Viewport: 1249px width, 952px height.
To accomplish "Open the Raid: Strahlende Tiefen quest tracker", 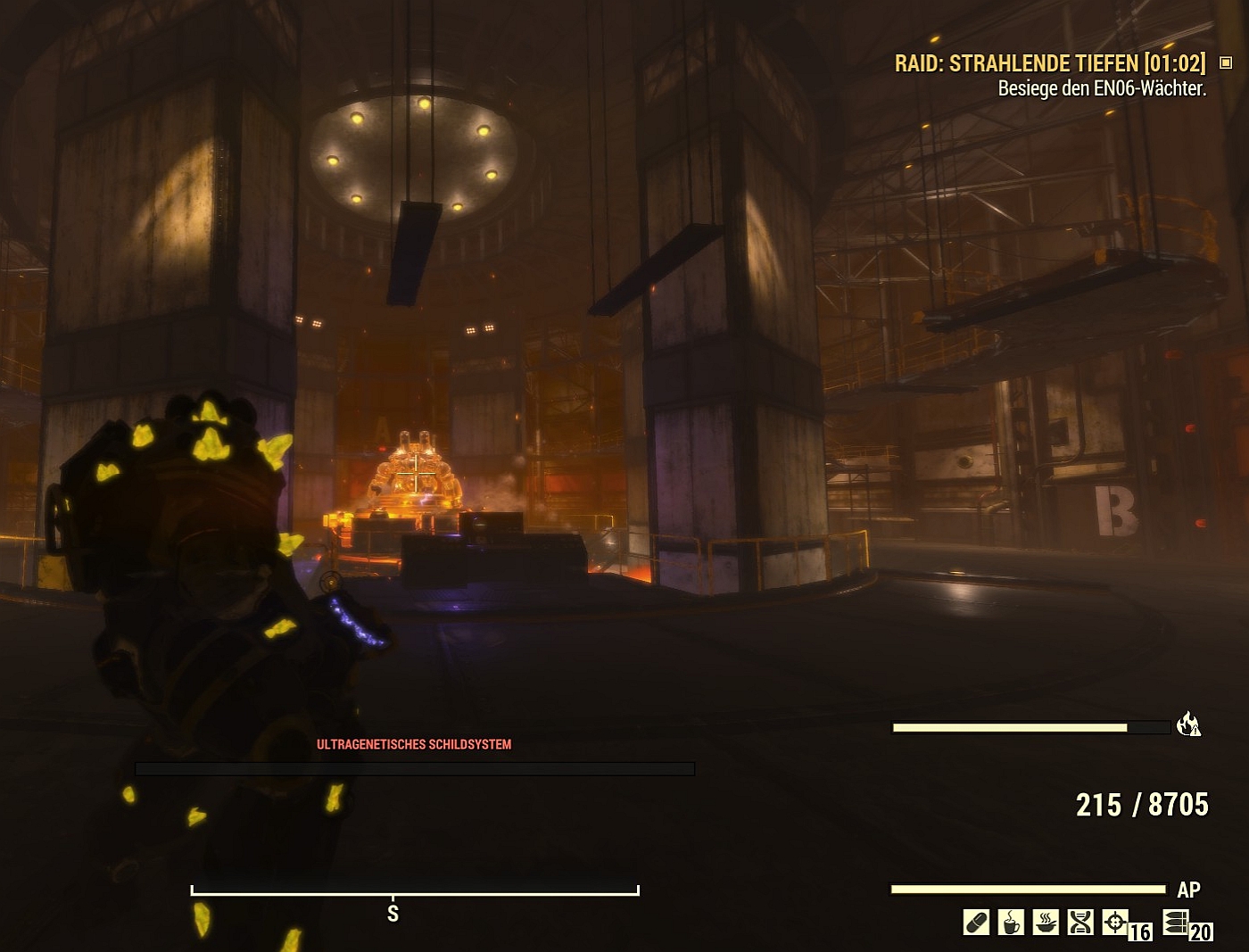I will click(x=1049, y=63).
